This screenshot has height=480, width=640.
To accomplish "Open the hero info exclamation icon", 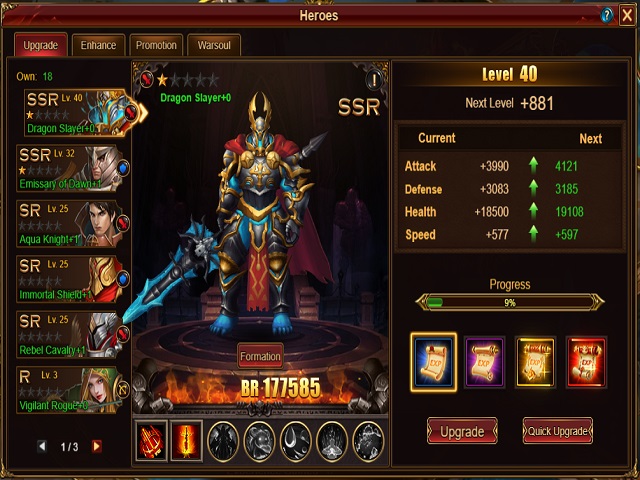I will pos(374,79).
